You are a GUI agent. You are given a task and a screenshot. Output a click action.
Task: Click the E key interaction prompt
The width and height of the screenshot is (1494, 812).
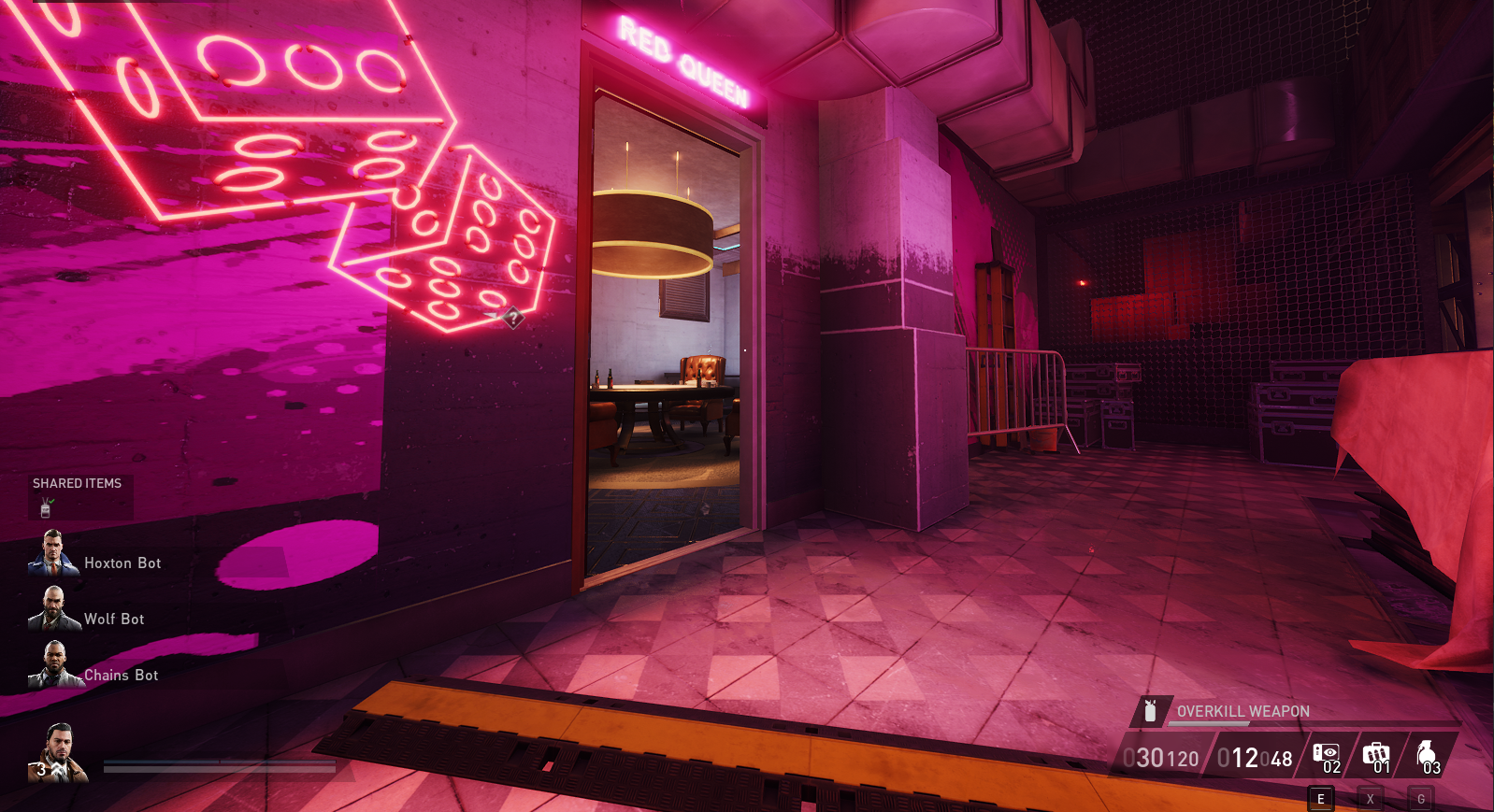[x=1321, y=798]
